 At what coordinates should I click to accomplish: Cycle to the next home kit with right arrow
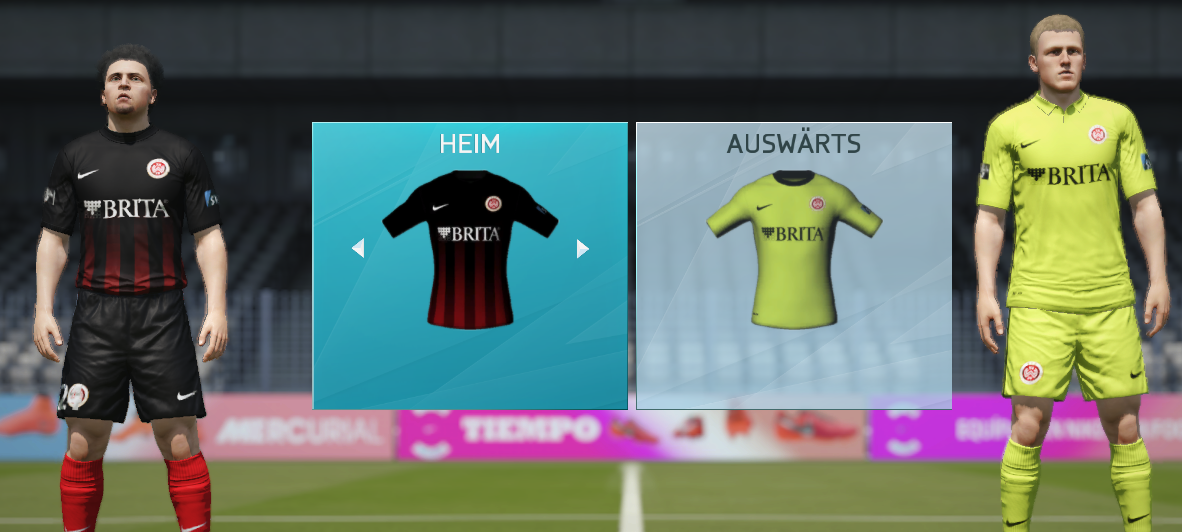pos(583,248)
